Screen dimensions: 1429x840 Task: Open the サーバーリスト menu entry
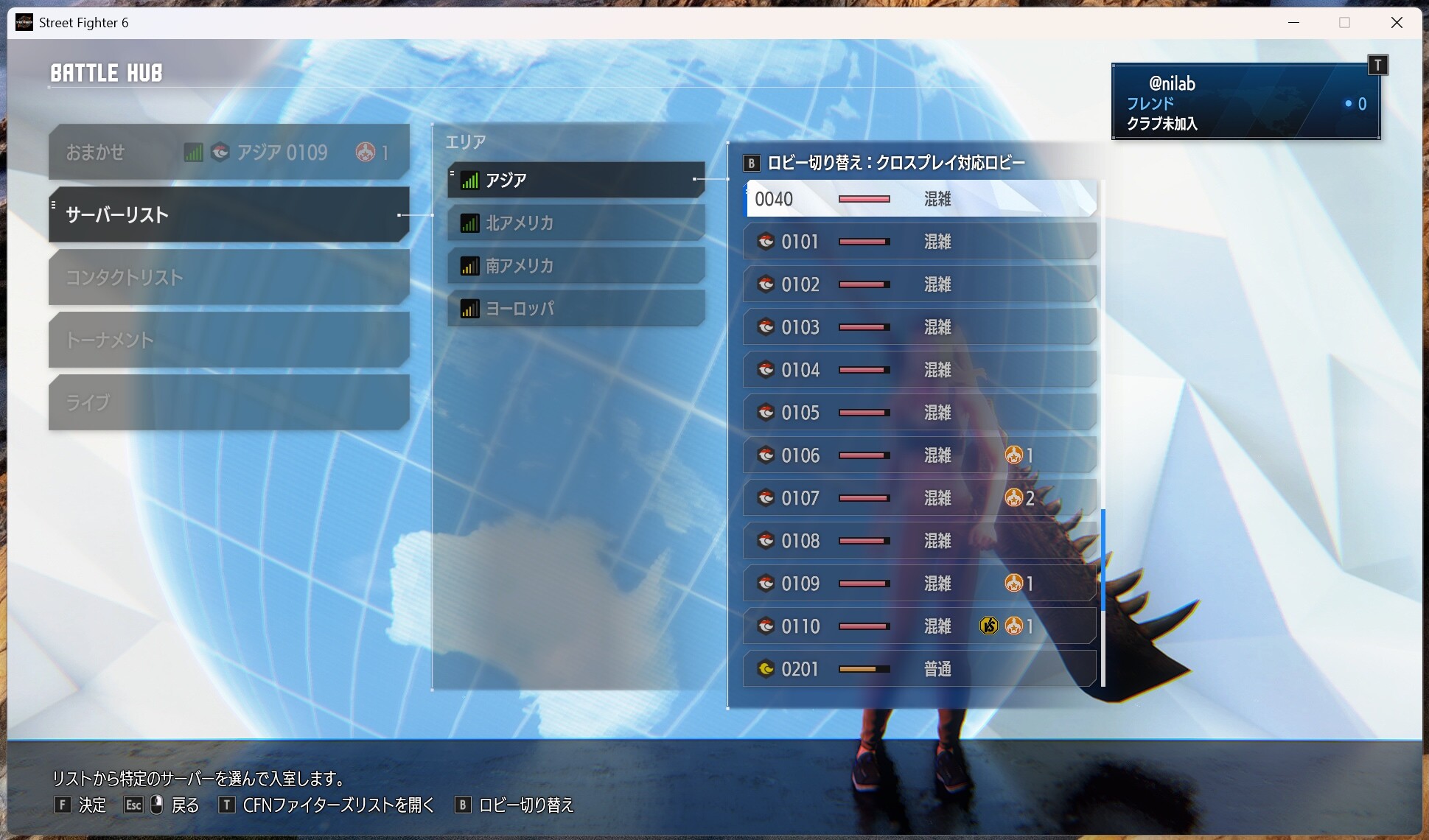pyautogui.click(x=228, y=214)
